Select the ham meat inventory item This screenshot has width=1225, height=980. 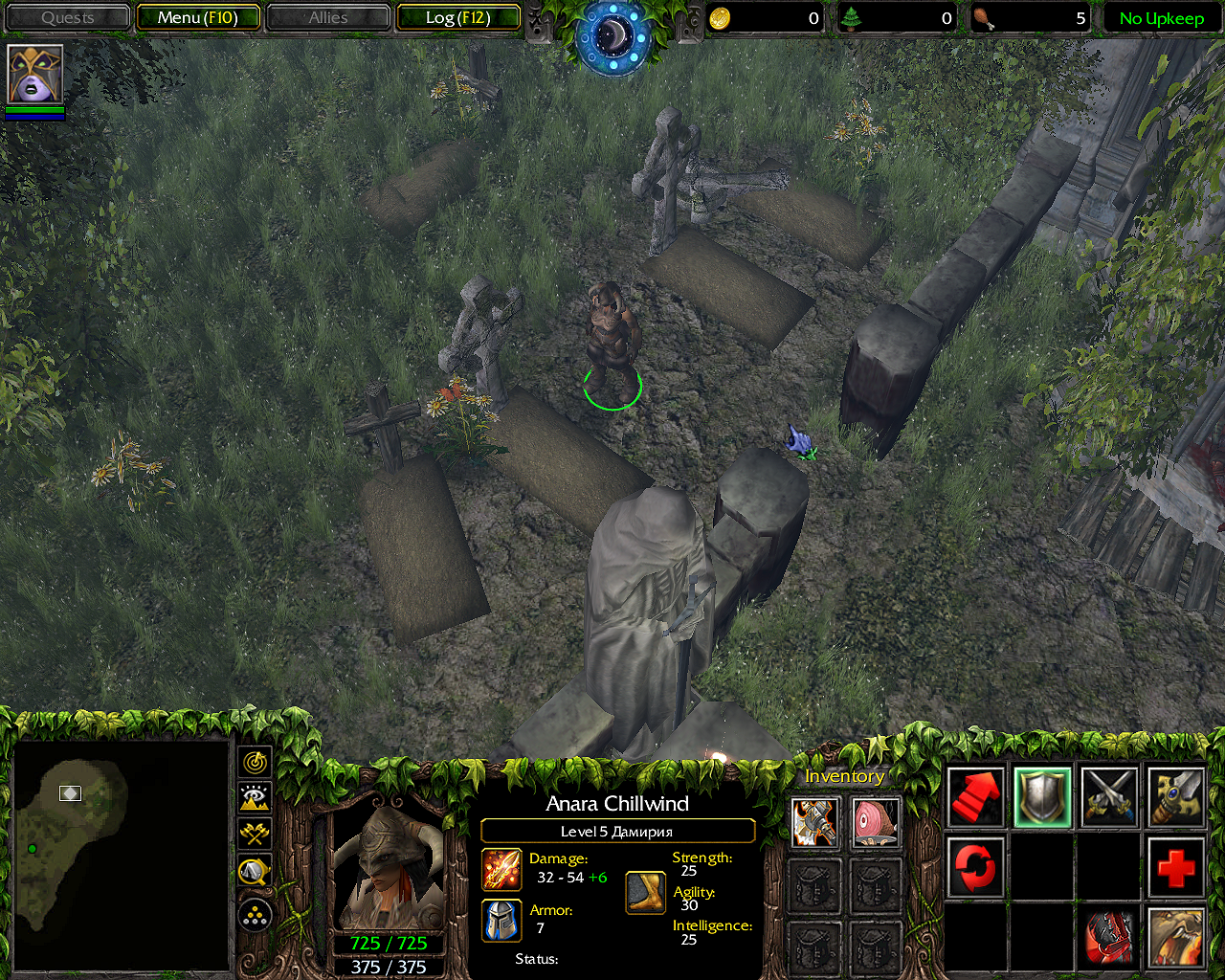(876, 822)
